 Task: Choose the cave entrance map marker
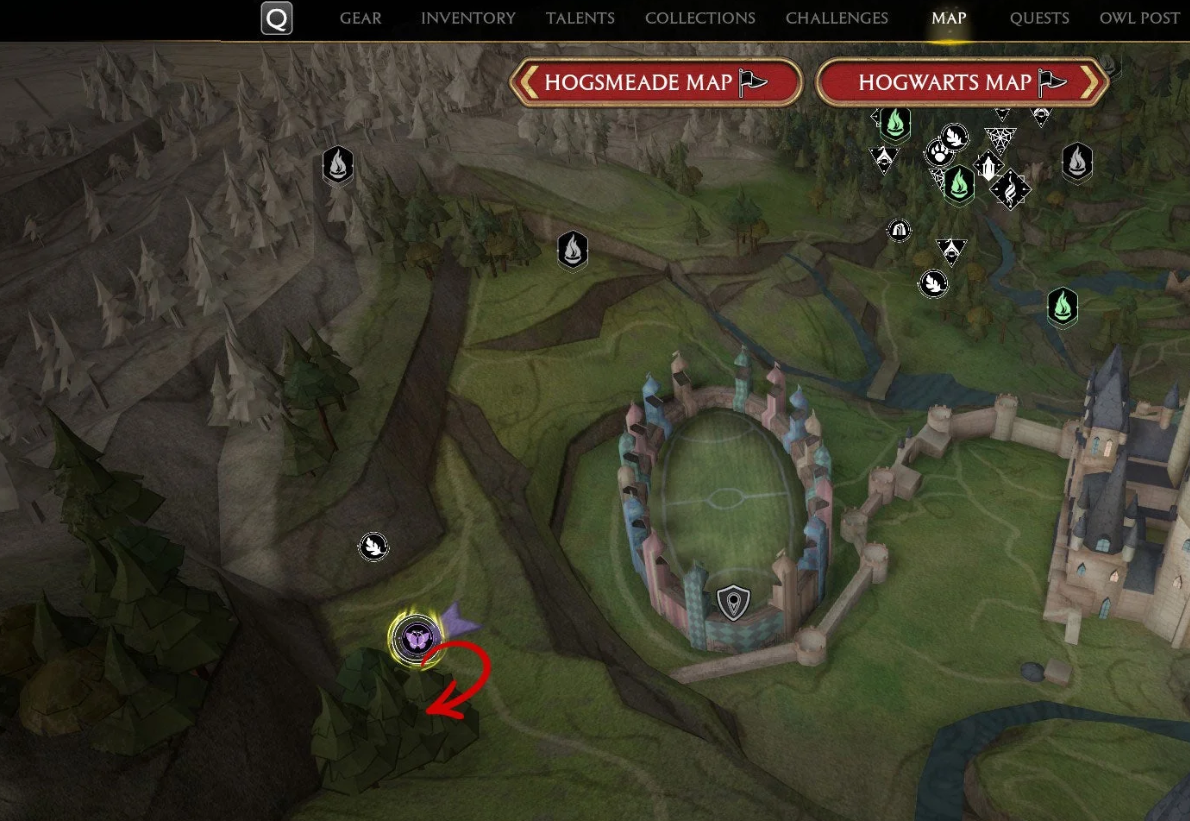[x=899, y=231]
